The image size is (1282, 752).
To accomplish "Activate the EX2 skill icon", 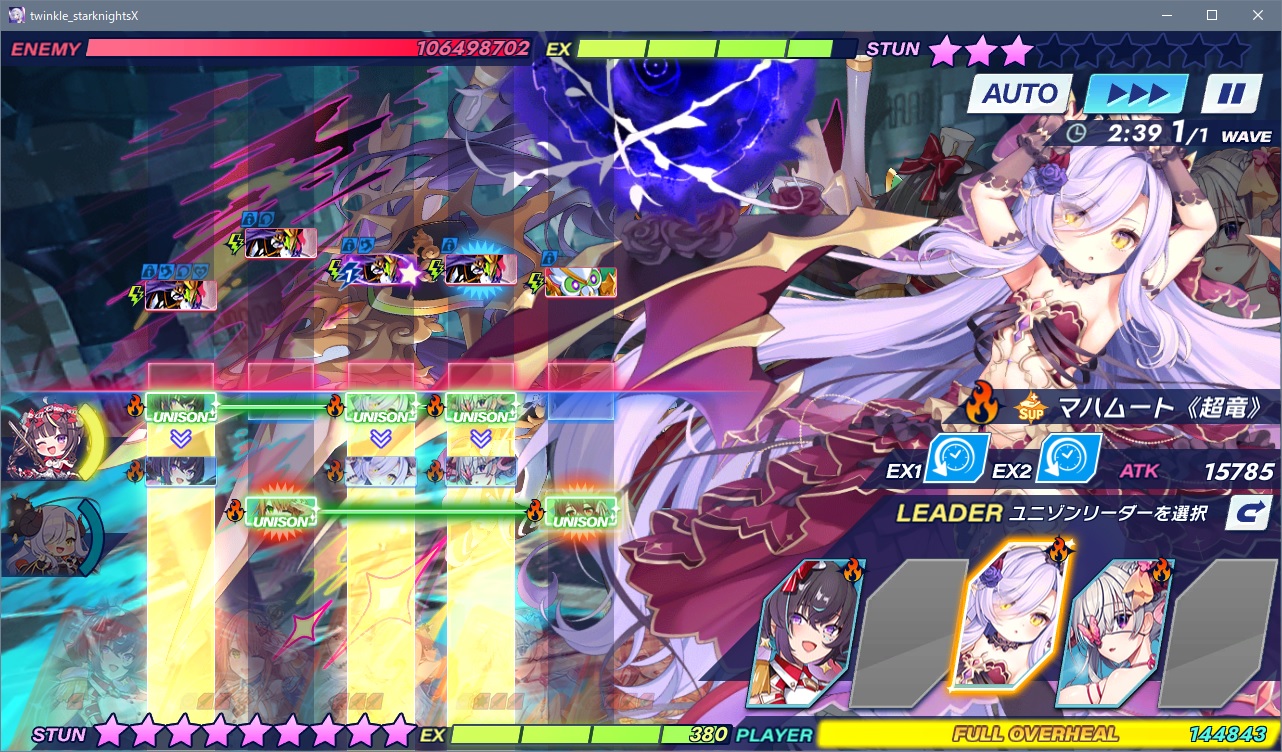I will pyautogui.click(x=1067, y=458).
